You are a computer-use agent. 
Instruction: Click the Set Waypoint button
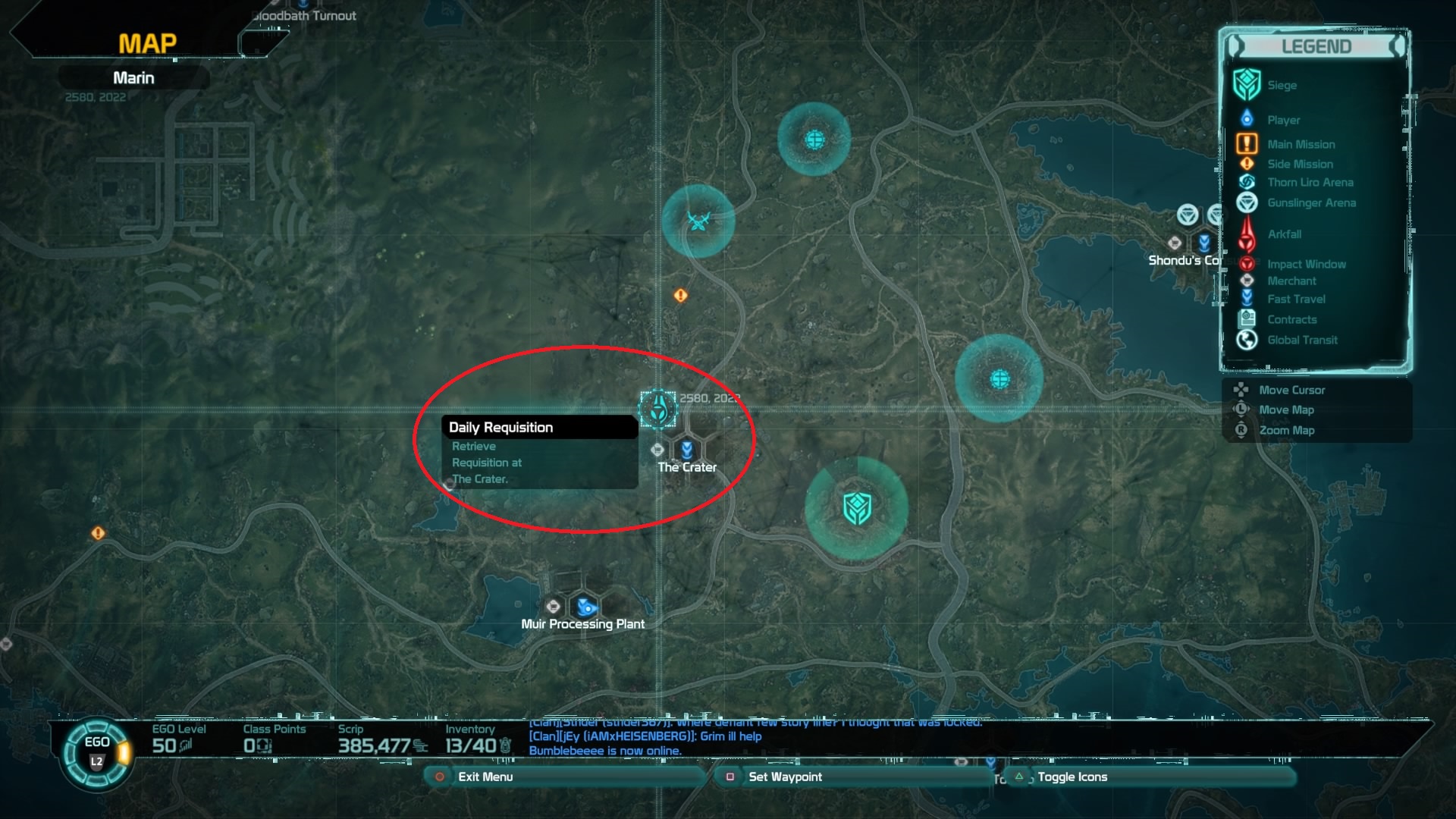784,777
